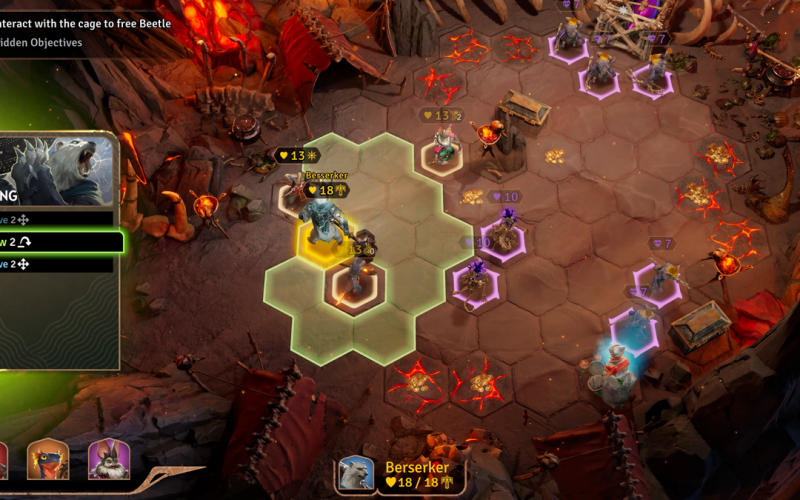The image size is (800, 500).
Task: Click the Berserker portrait in the bottom bar
Action: point(357,474)
